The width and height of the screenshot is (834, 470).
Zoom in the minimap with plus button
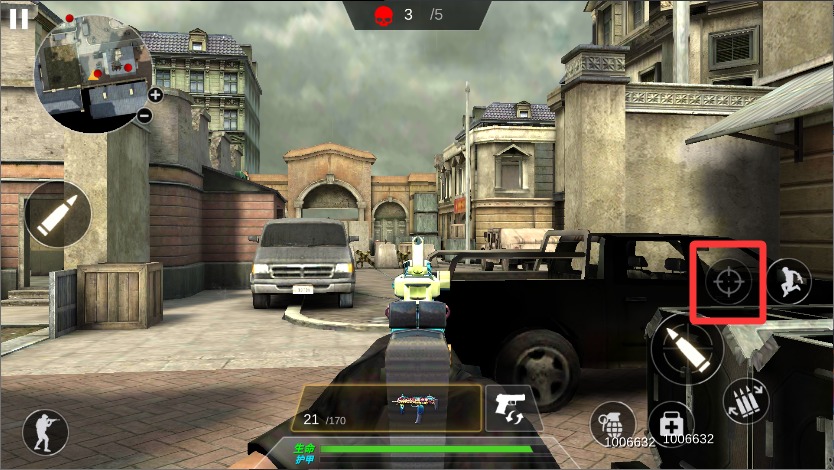click(x=155, y=95)
